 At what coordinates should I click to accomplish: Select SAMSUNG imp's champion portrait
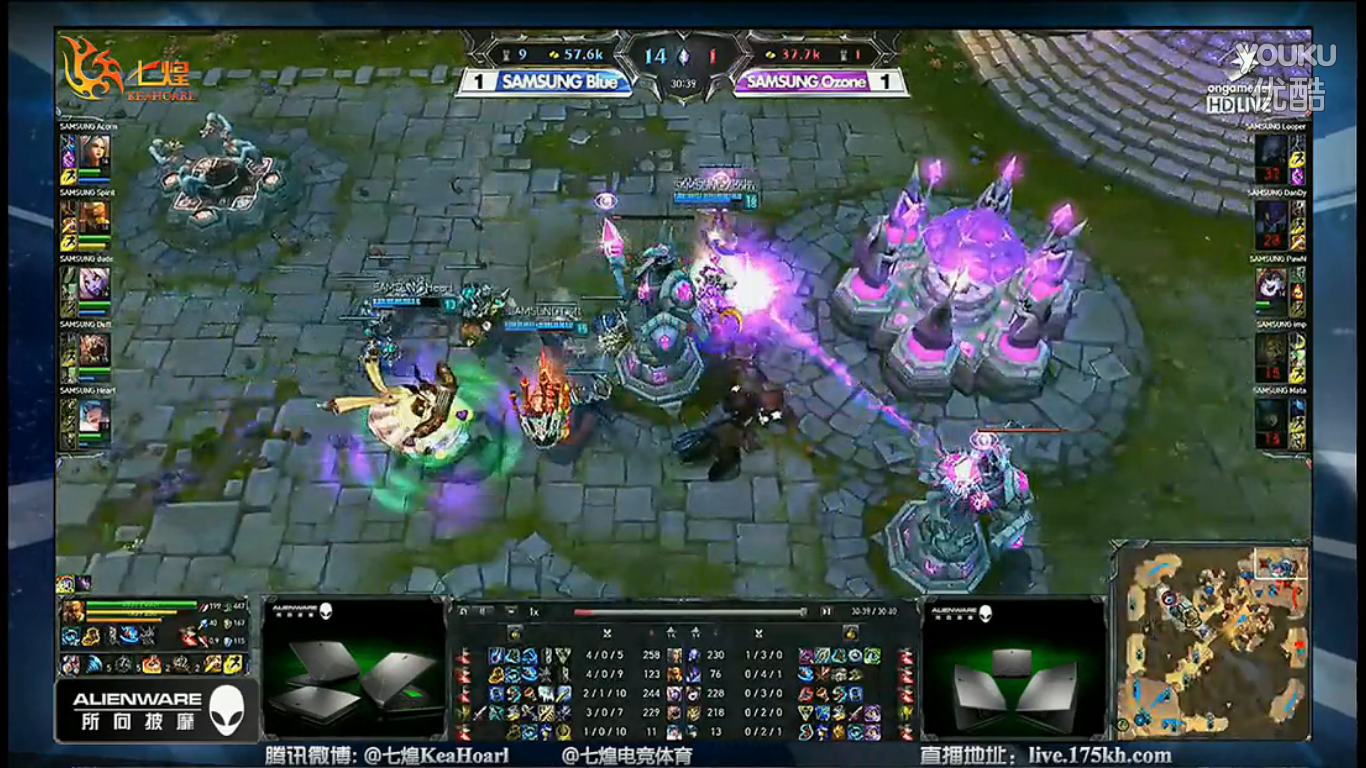1271,349
